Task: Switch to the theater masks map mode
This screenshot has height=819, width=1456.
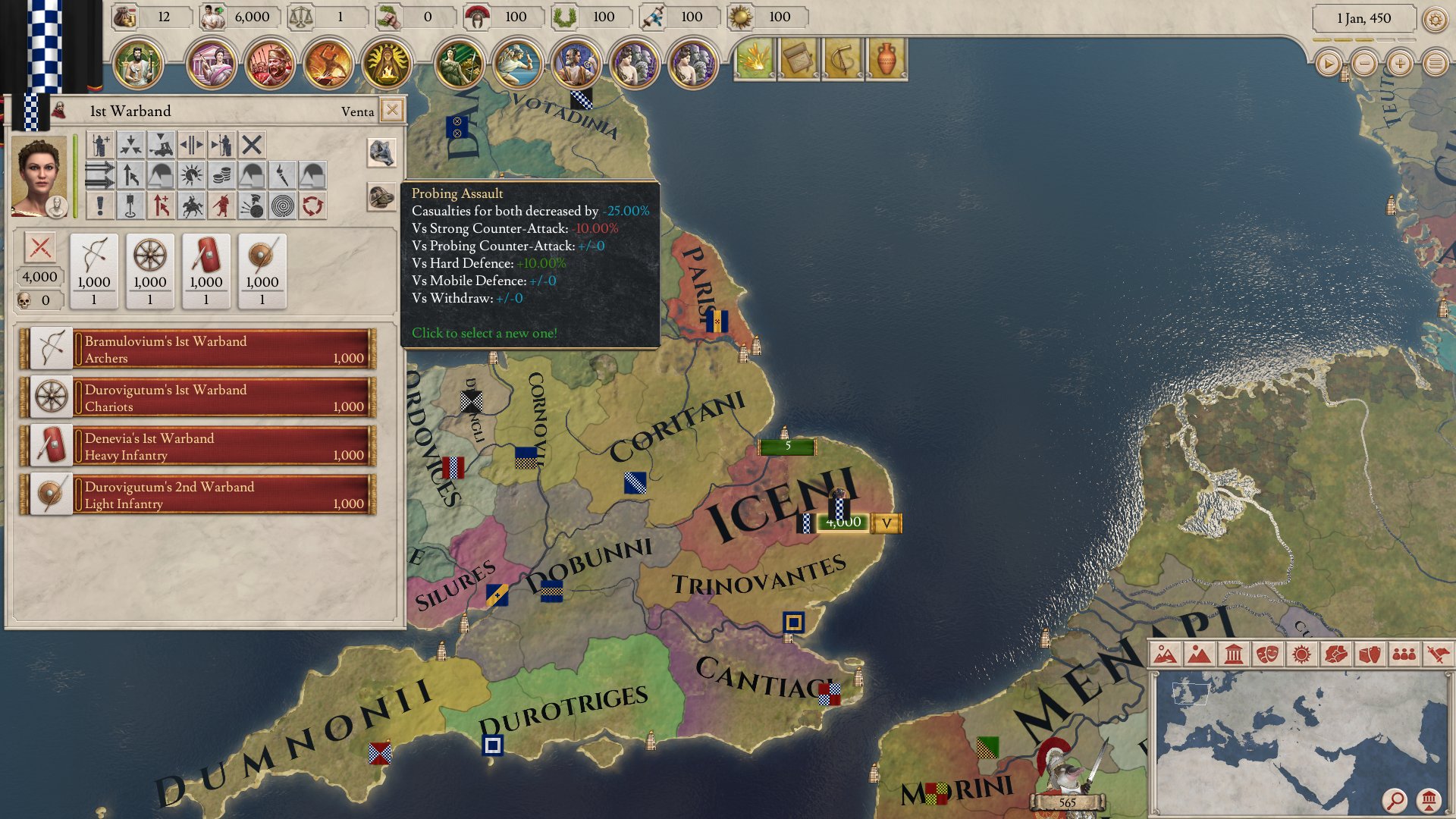Action: tap(1267, 654)
